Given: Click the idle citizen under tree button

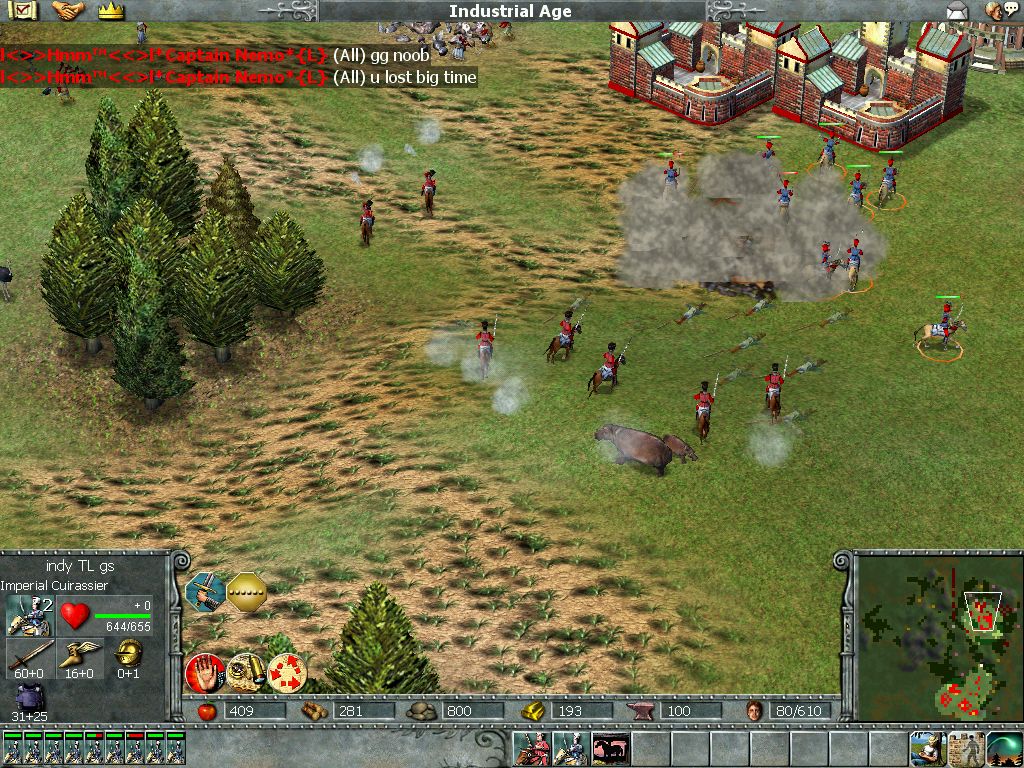Looking at the screenshot, I should coord(927,748).
